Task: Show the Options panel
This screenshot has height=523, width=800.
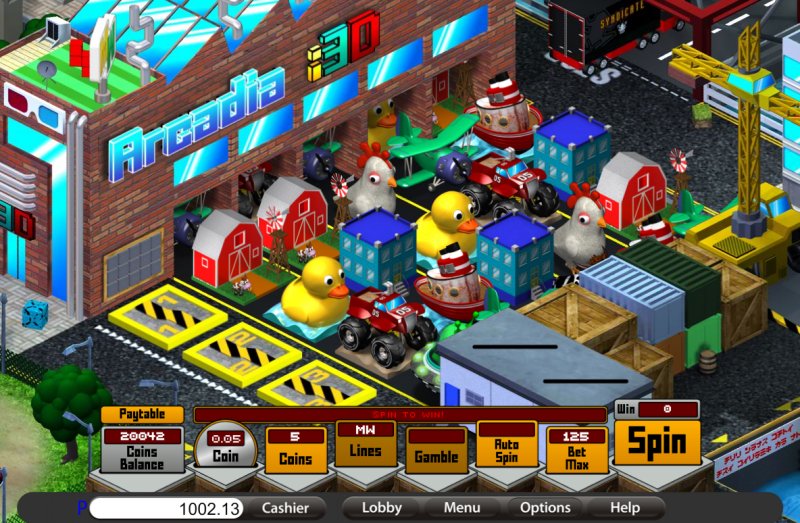Action: pyautogui.click(x=545, y=508)
